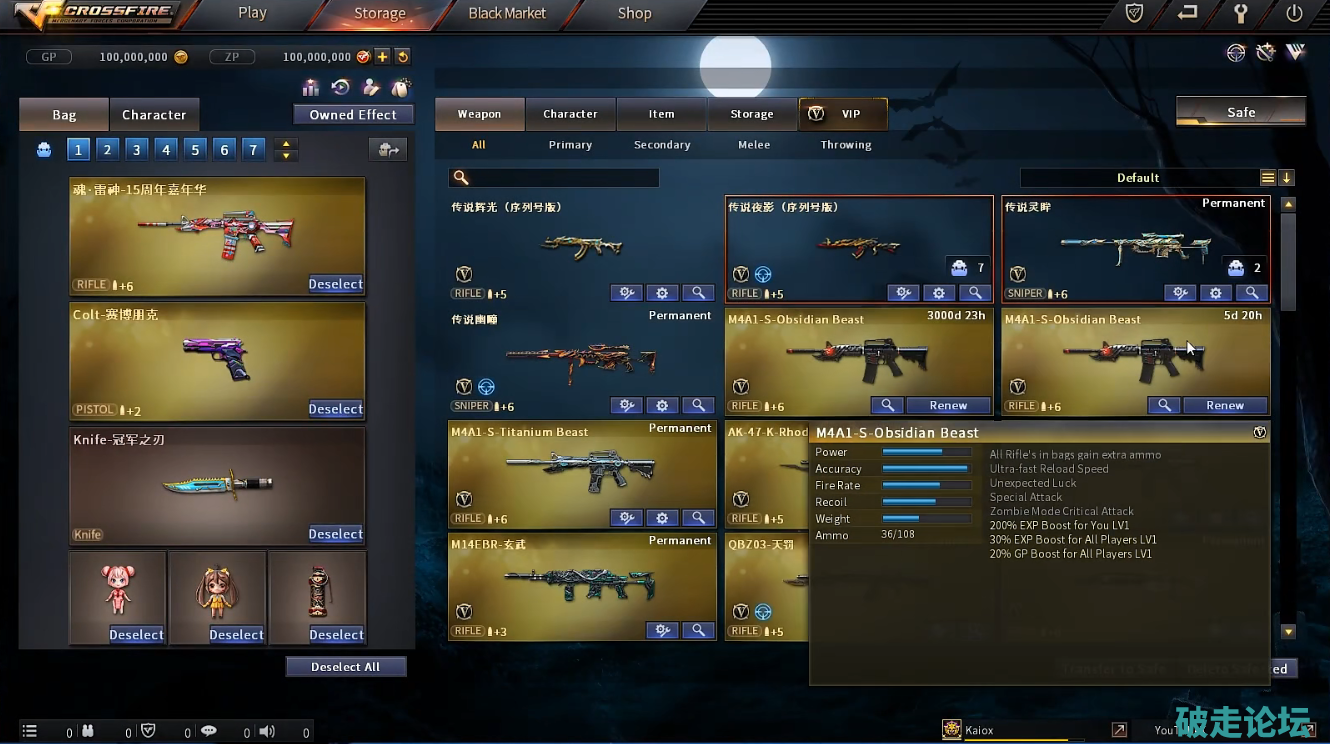Switch to the Character bag tab
Screen dimensions: 1330x744
click(154, 115)
